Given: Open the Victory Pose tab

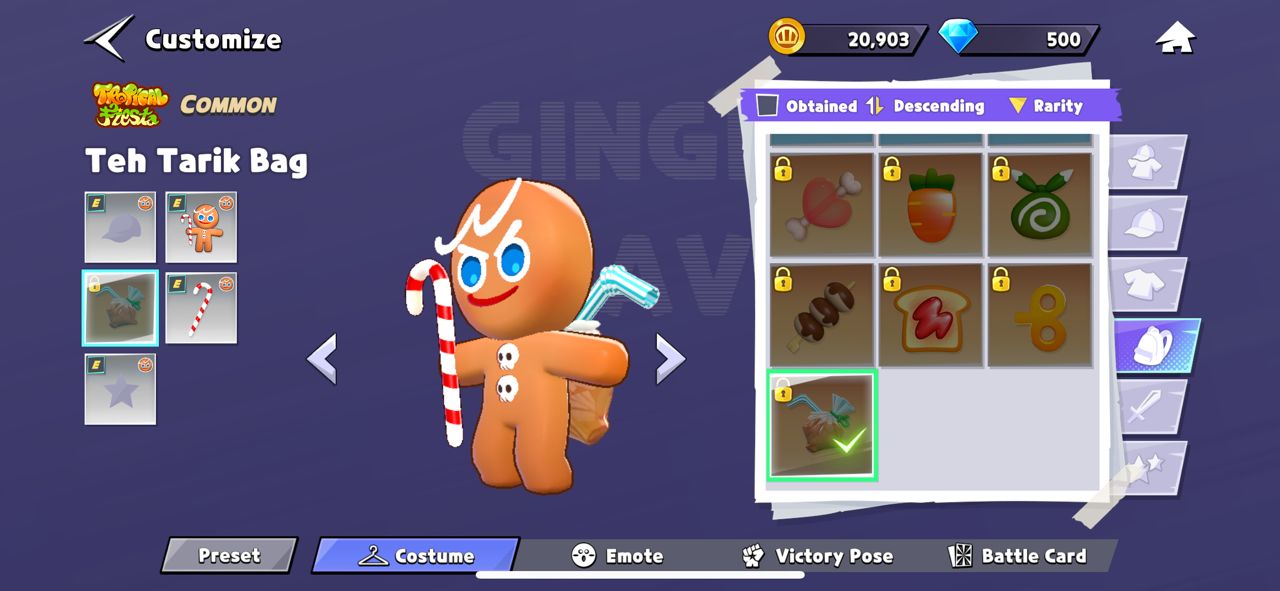Looking at the screenshot, I should (x=818, y=556).
